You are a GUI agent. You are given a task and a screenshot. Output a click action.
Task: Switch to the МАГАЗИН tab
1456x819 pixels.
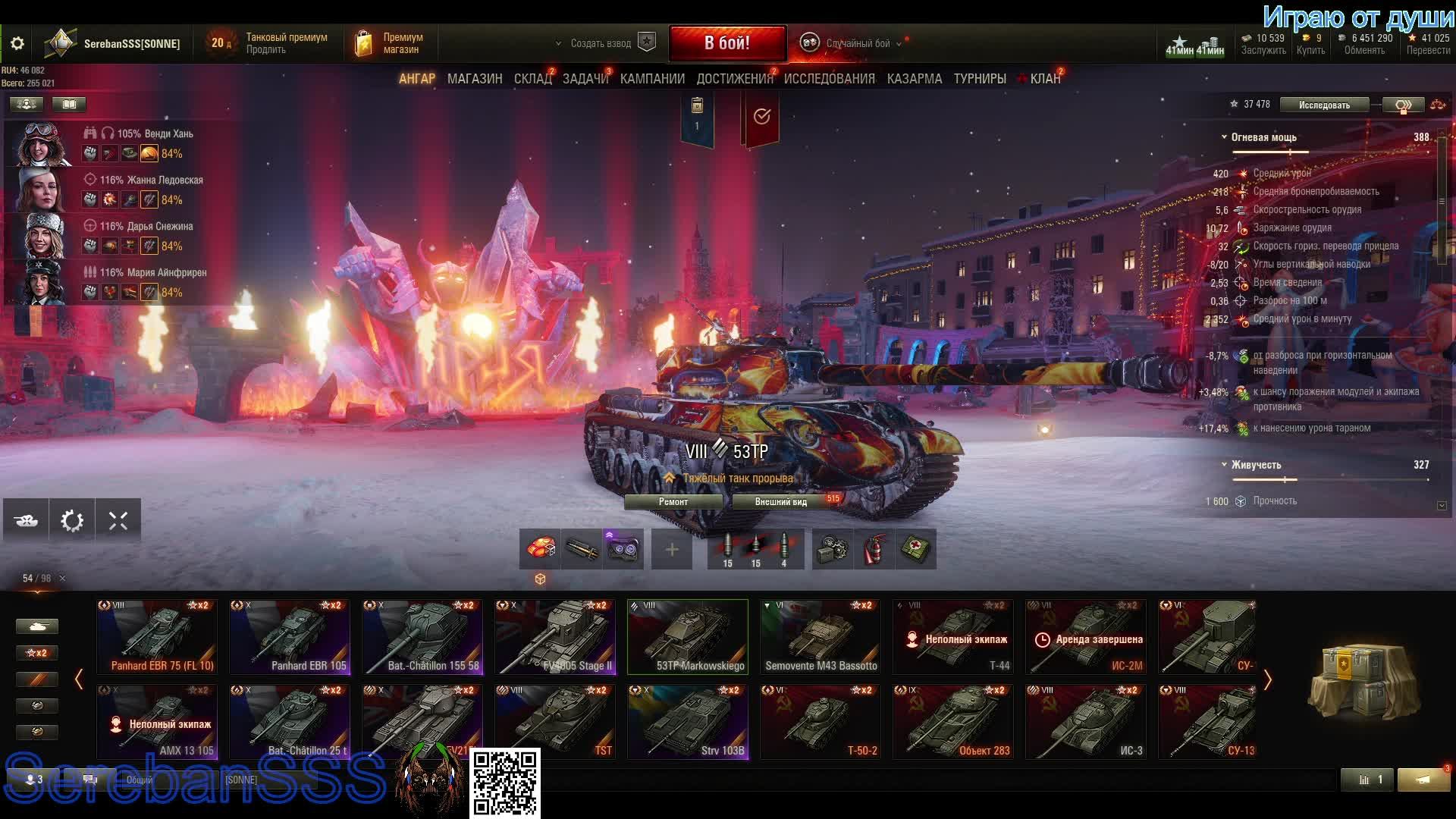point(474,79)
